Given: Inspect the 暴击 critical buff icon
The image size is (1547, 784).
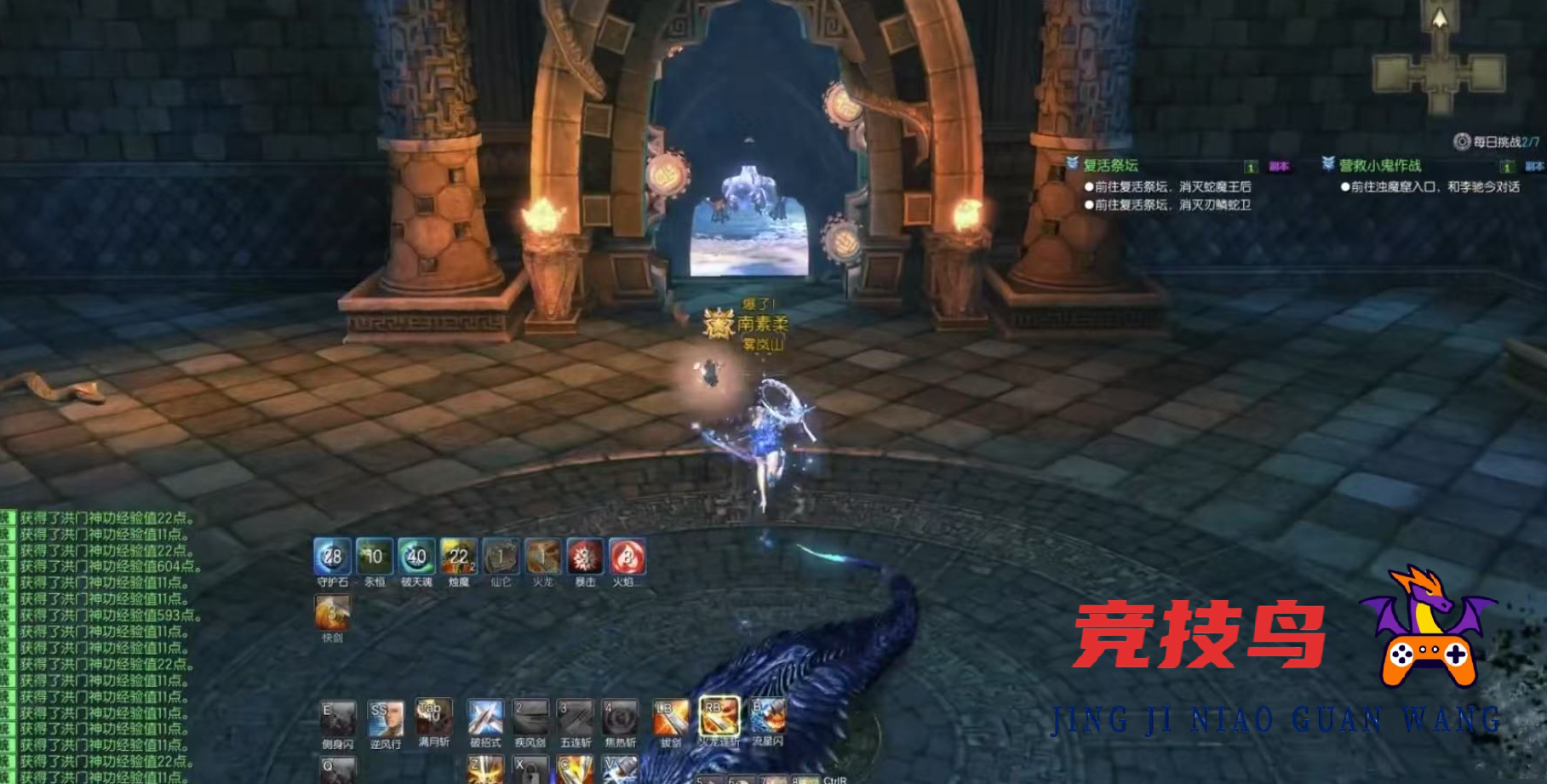Looking at the screenshot, I should click(585, 557).
